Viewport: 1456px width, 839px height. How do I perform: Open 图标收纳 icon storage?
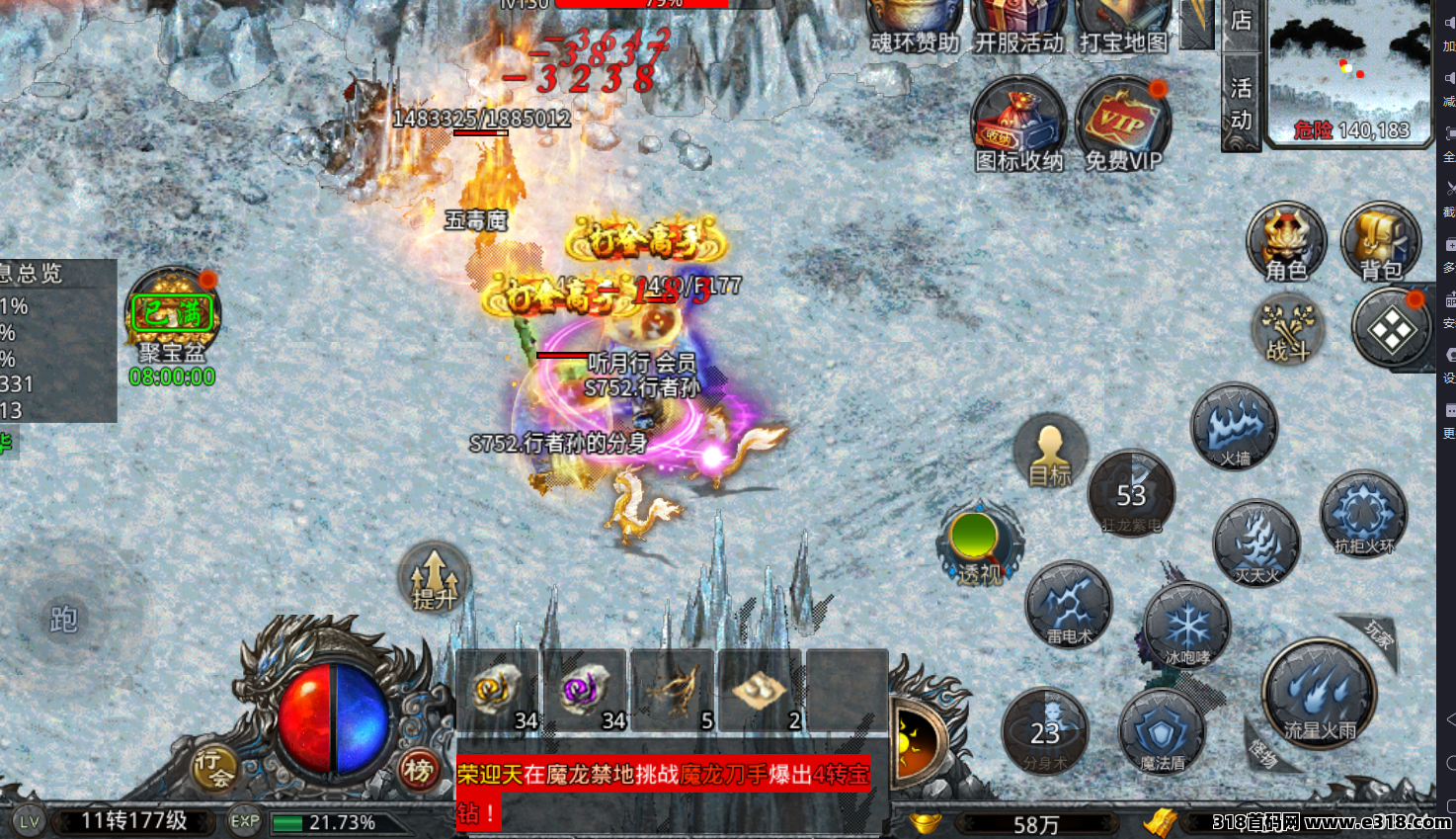[x=1018, y=126]
